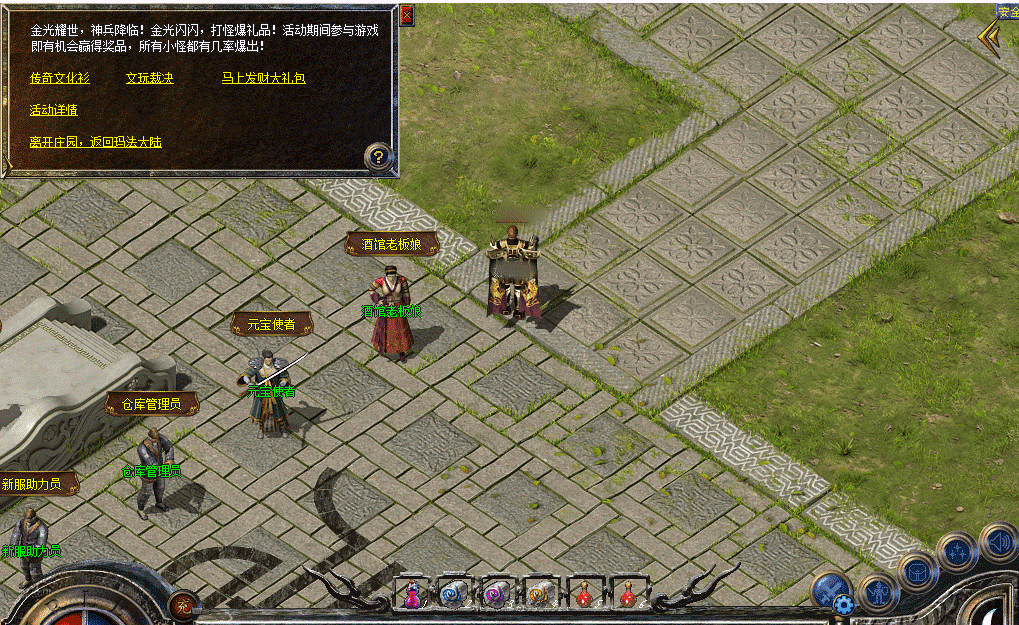The width and height of the screenshot is (1019, 625).
Task: Choose 离开庄园，返回玛法大陆
Action: (96, 143)
